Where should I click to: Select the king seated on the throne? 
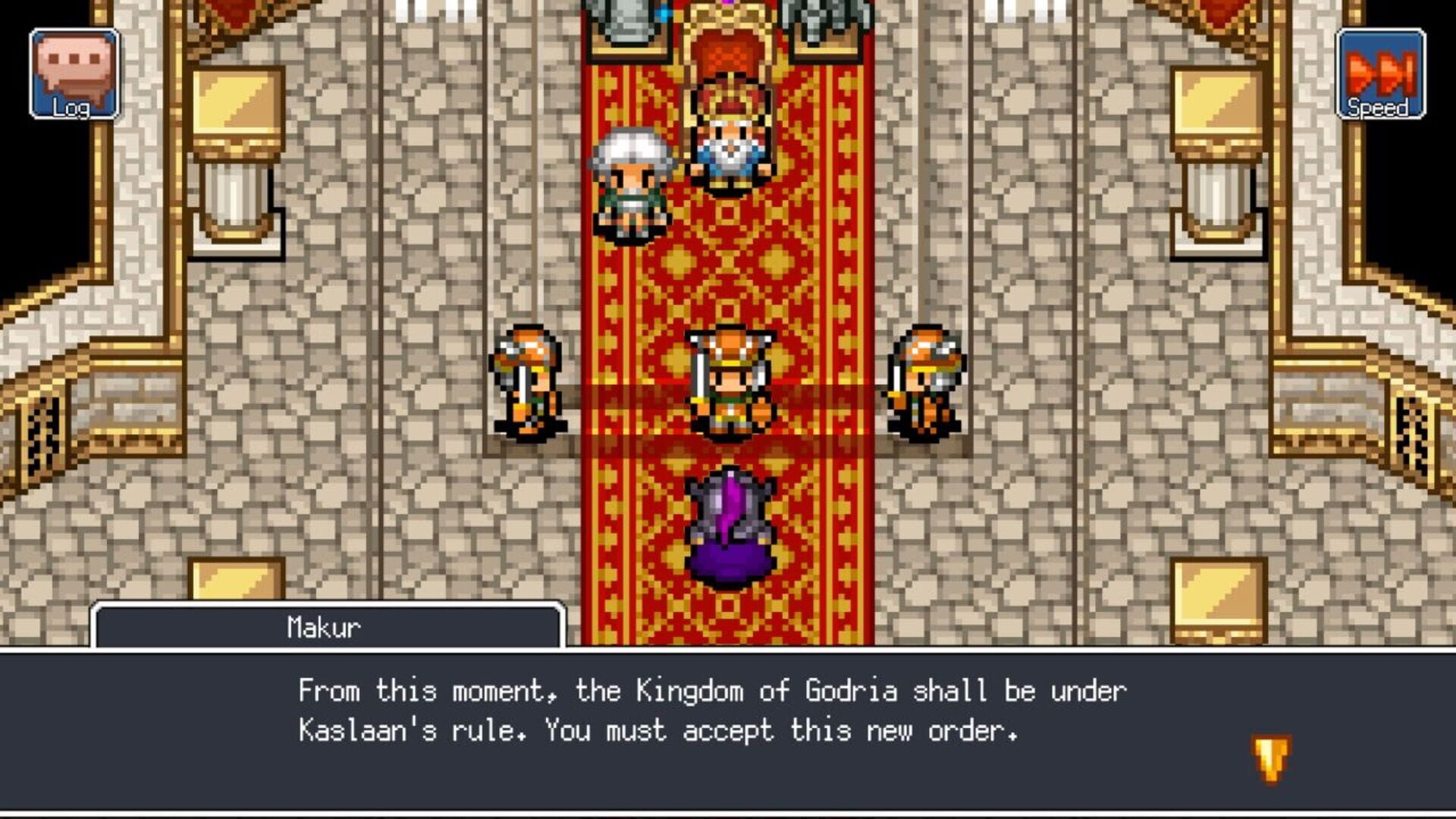pyautogui.click(x=729, y=140)
